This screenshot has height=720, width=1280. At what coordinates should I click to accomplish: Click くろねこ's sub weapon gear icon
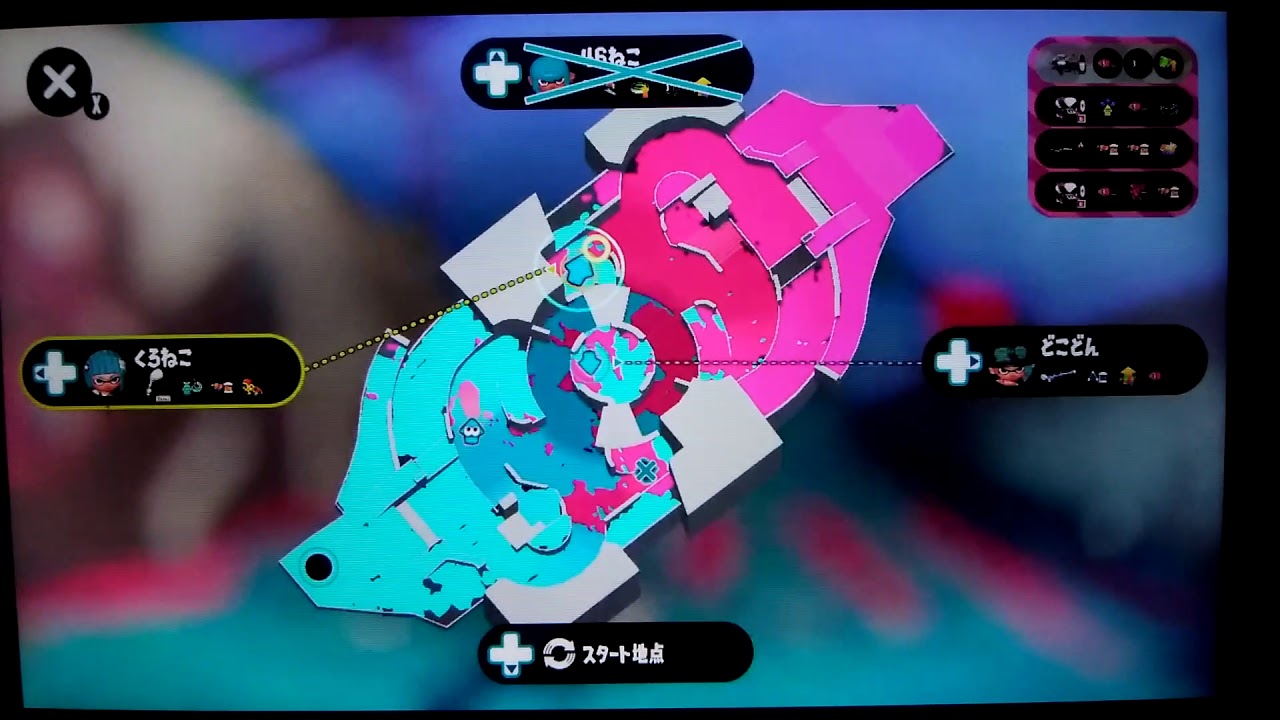(190, 388)
